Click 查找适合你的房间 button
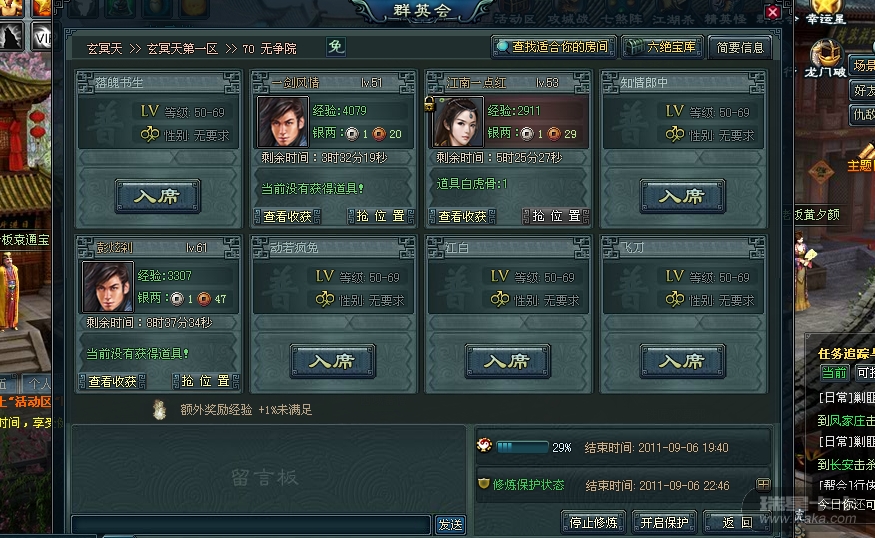Image resolution: width=875 pixels, height=538 pixels. click(x=552, y=47)
